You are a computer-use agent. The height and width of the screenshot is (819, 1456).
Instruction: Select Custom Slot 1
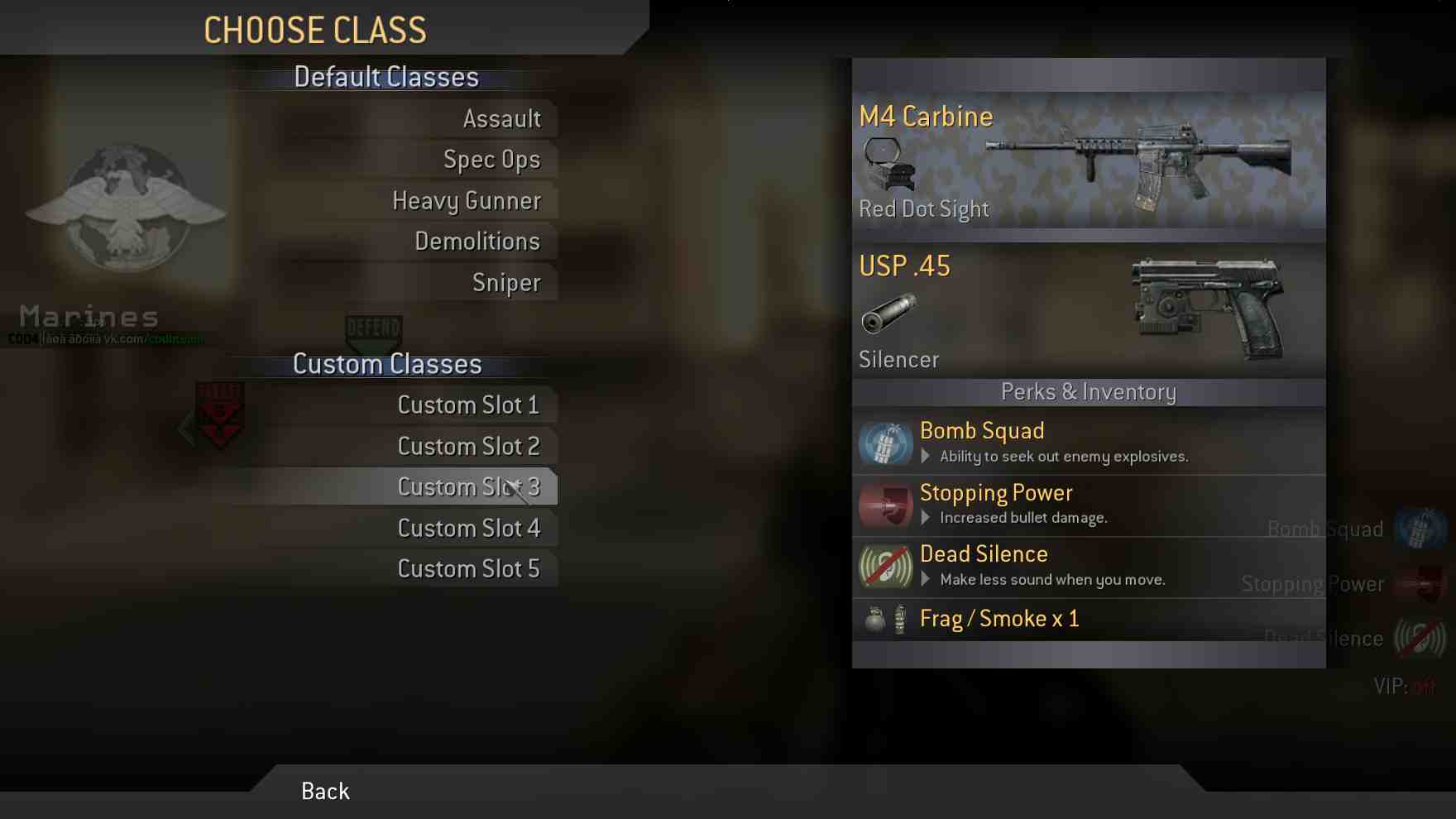click(x=468, y=405)
